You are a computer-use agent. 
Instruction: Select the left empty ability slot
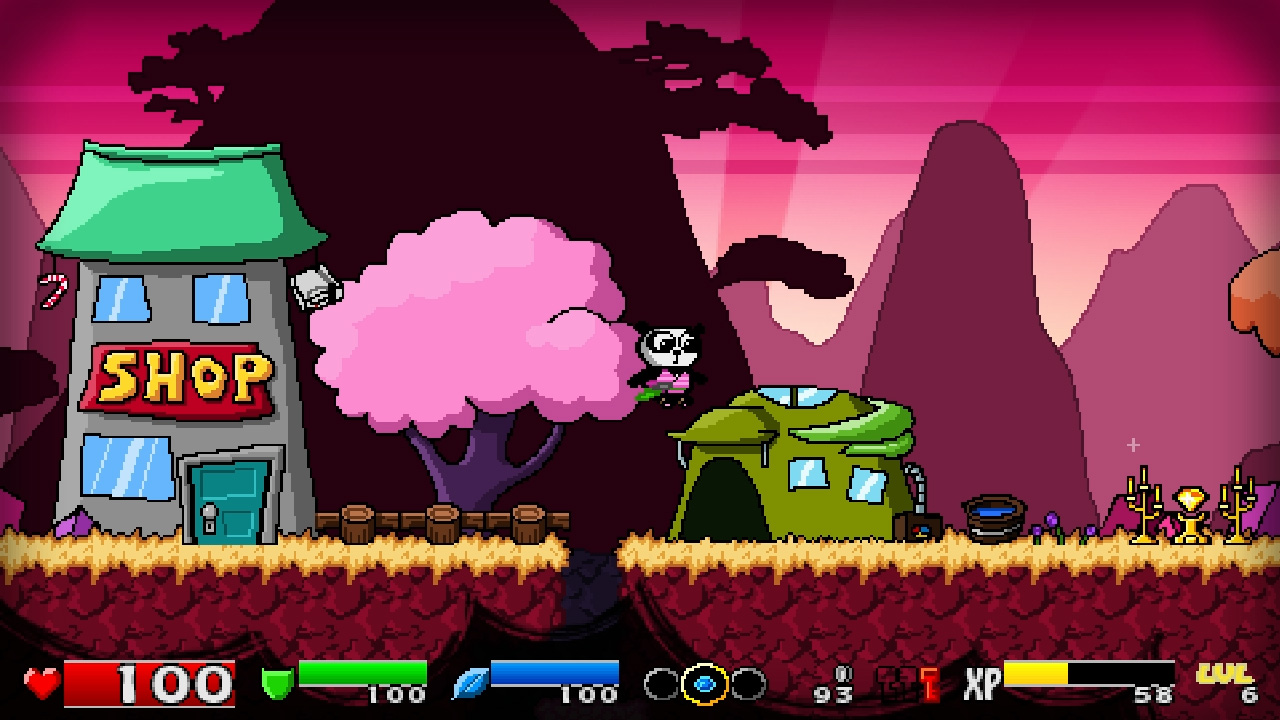click(659, 684)
